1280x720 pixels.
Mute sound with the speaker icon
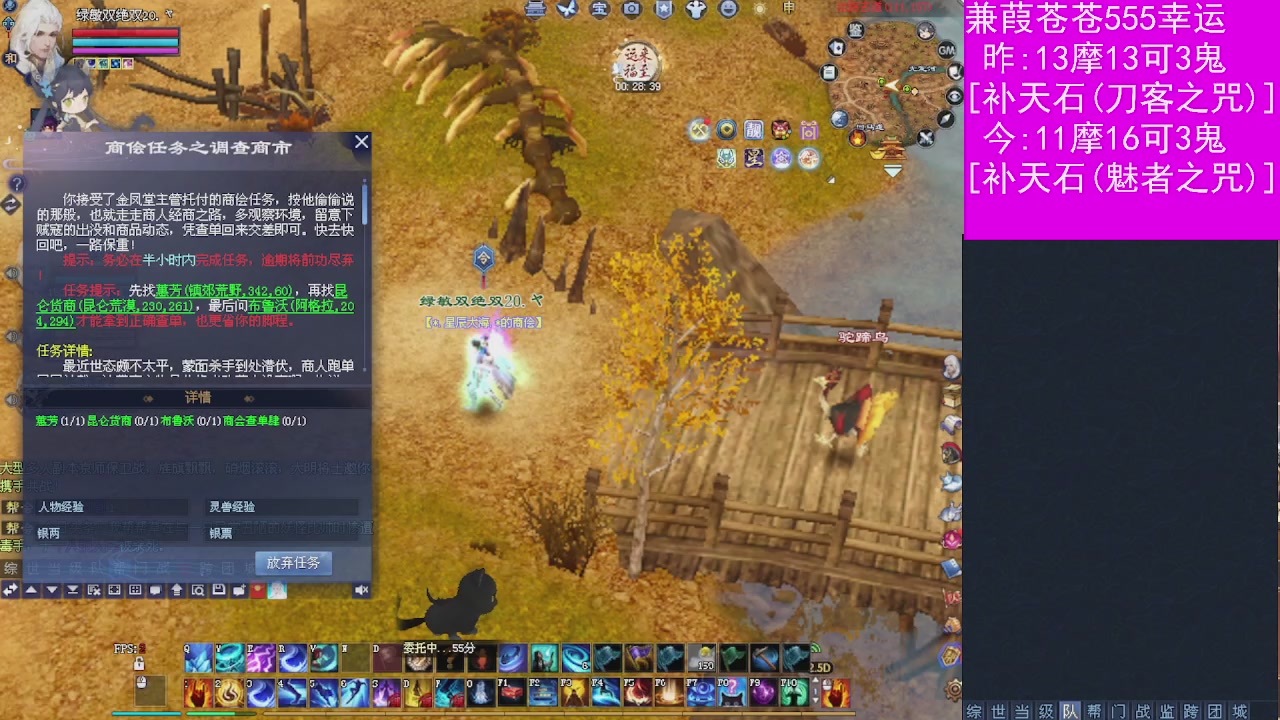[x=362, y=589]
